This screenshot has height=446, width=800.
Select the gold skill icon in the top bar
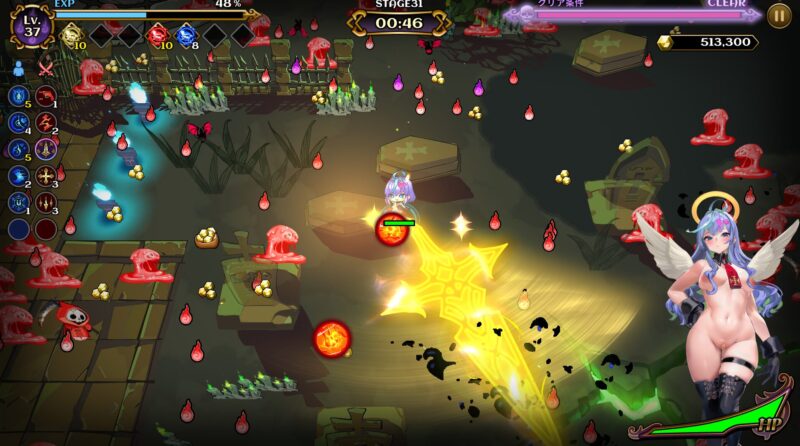71,35
